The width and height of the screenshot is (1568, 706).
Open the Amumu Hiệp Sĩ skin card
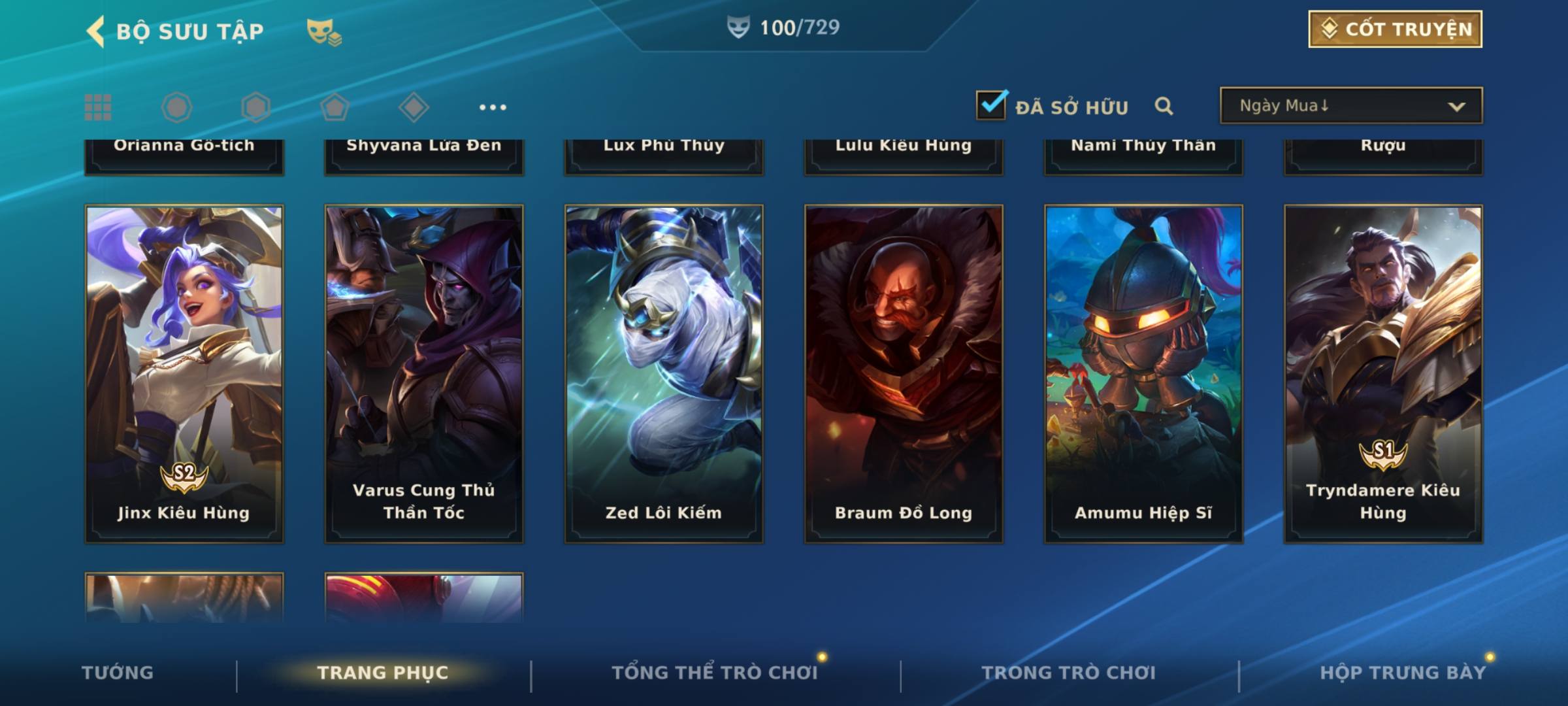pyautogui.click(x=1143, y=373)
